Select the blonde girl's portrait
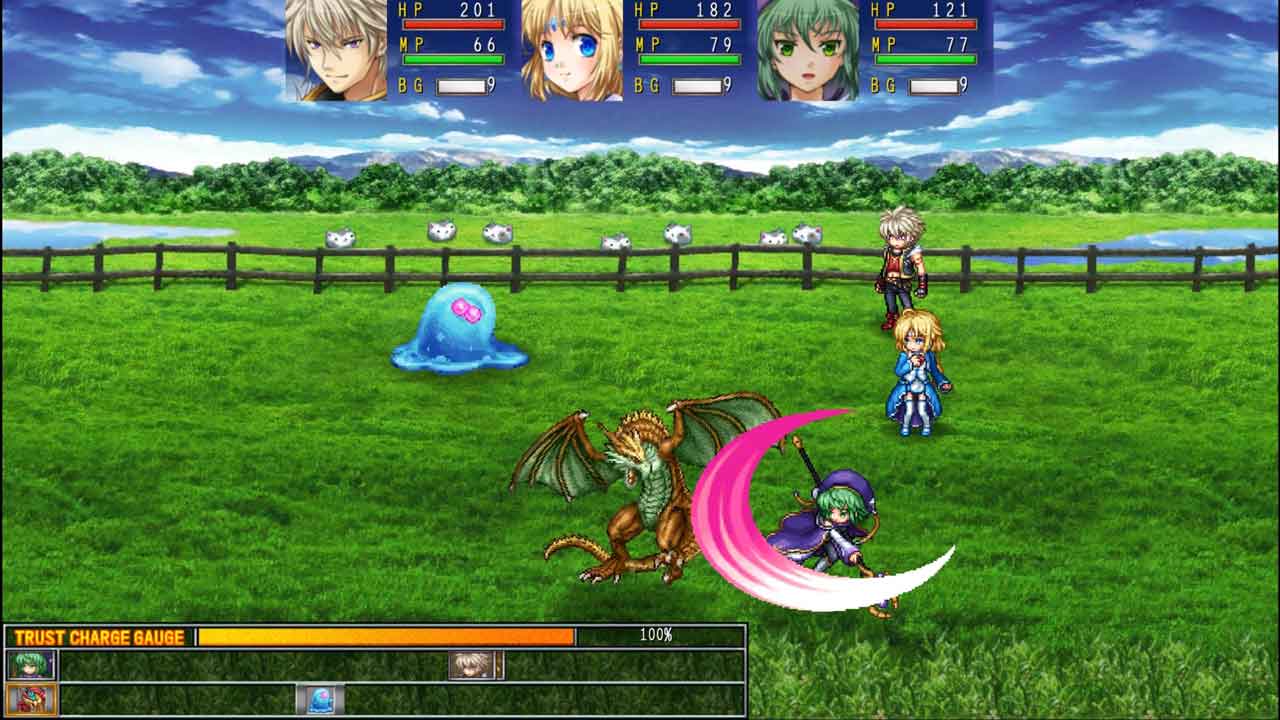The image size is (1280, 720). tap(572, 50)
